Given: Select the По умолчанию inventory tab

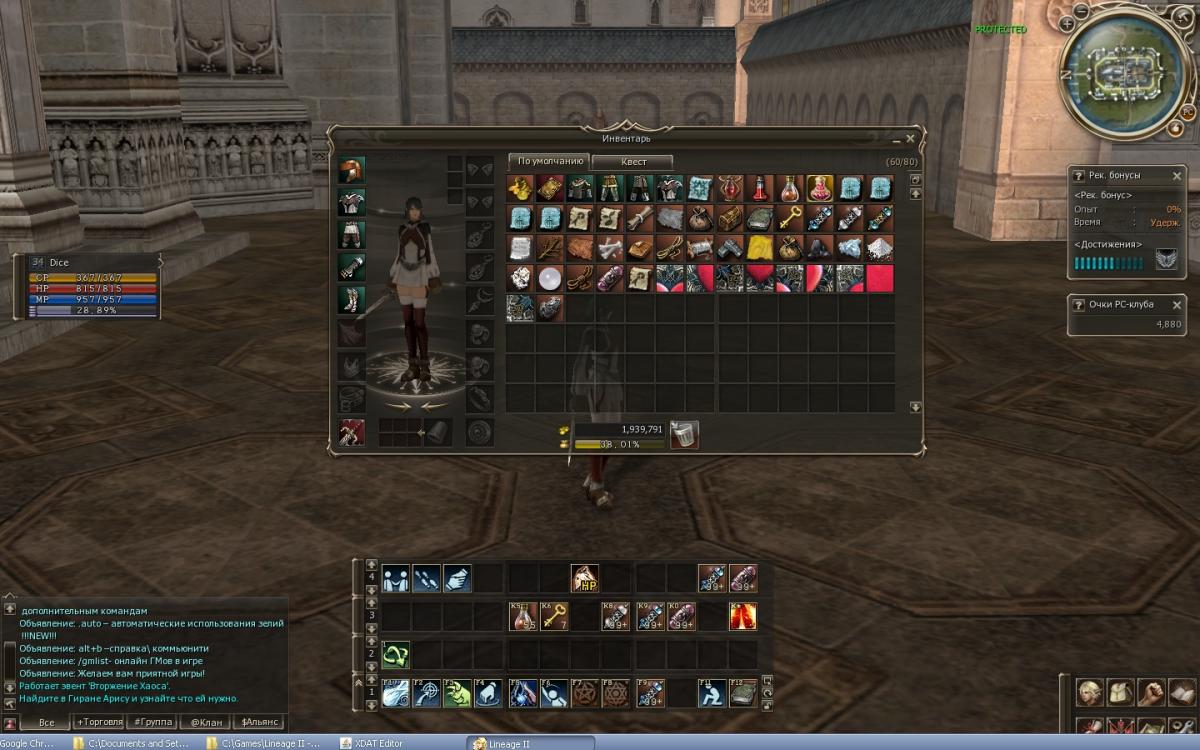Looking at the screenshot, I should (548, 161).
